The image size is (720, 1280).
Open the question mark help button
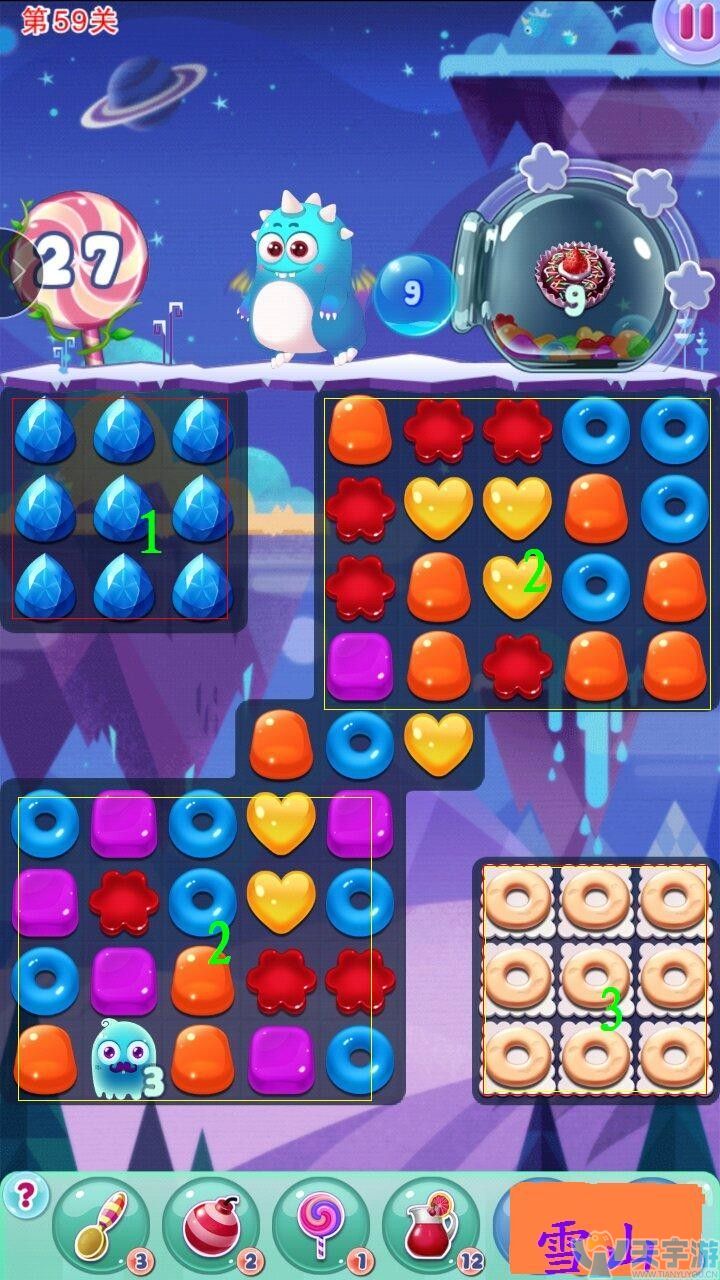[26, 1194]
